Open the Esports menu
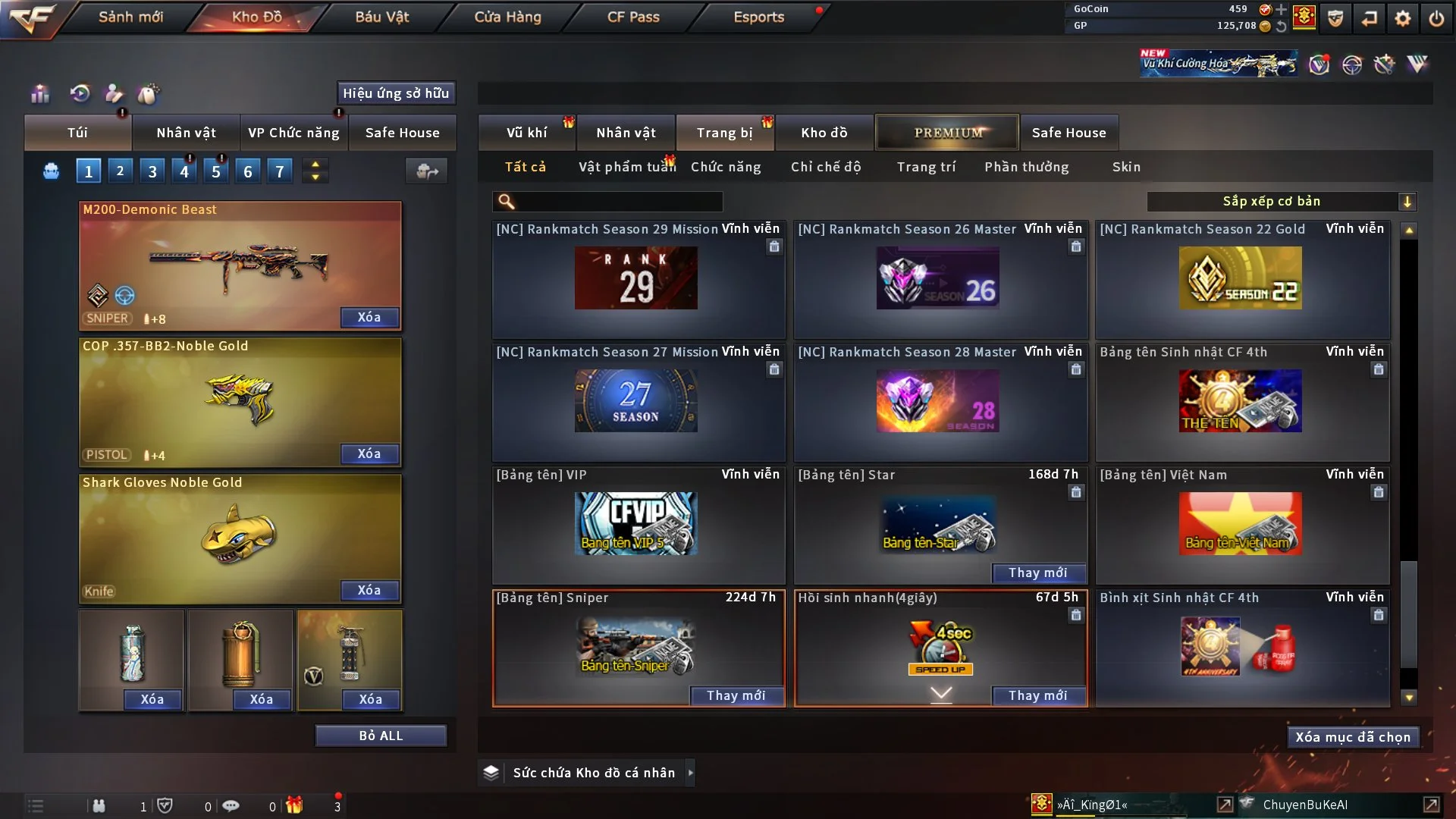This screenshot has height=819, width=1456. [758, 17]
